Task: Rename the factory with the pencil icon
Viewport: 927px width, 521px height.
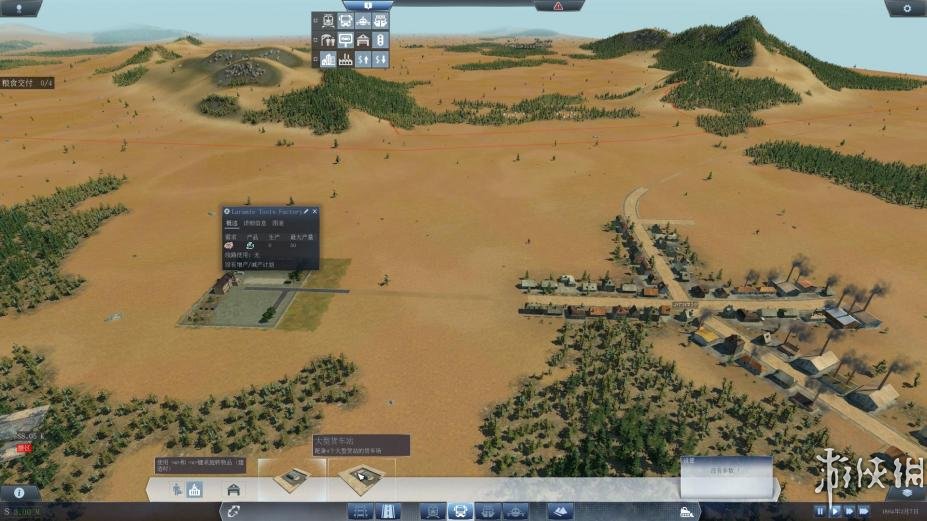Action: pyautogui.click(x=306, y=212)
